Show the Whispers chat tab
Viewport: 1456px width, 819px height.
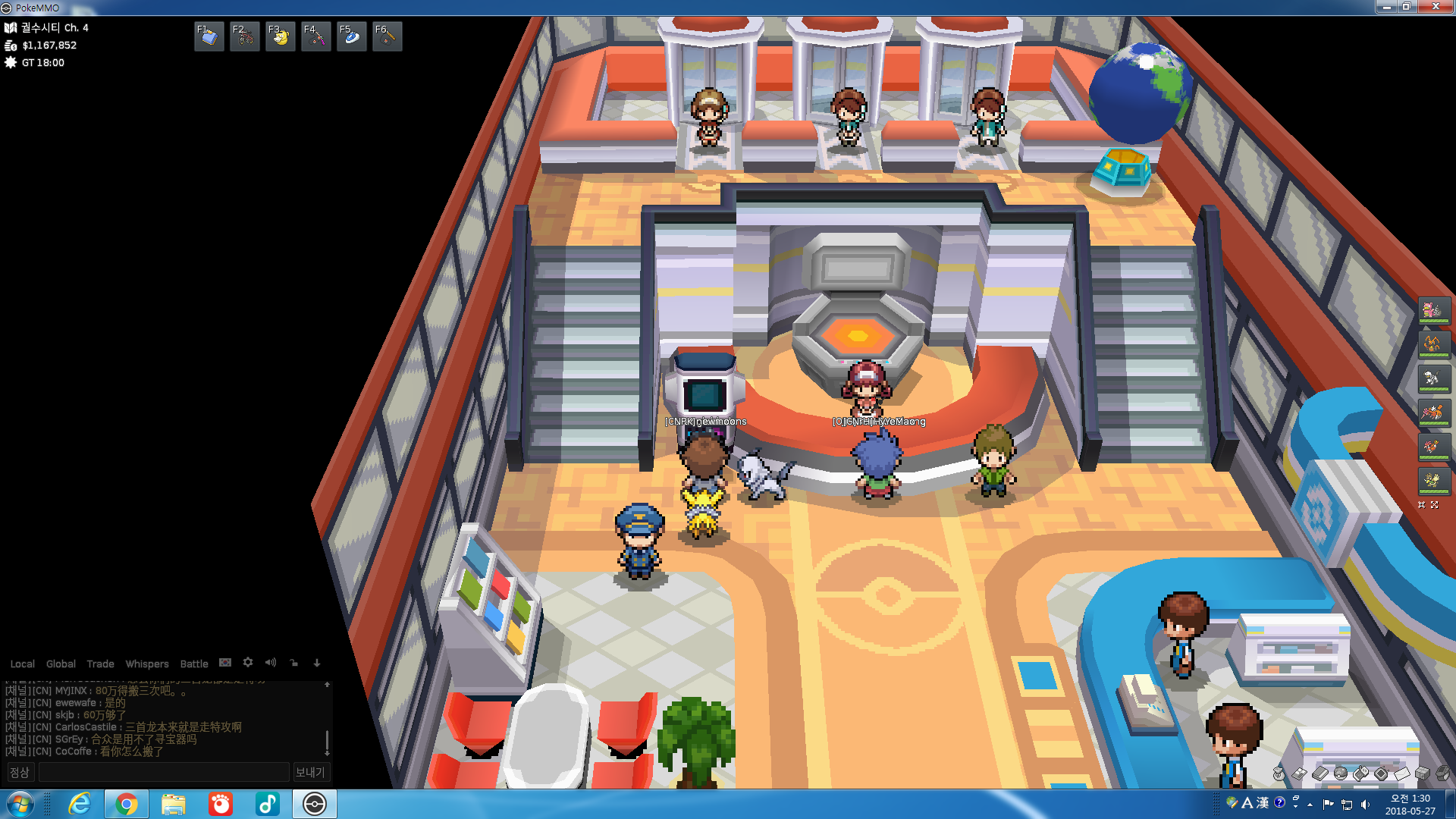(x=147, y=664)
